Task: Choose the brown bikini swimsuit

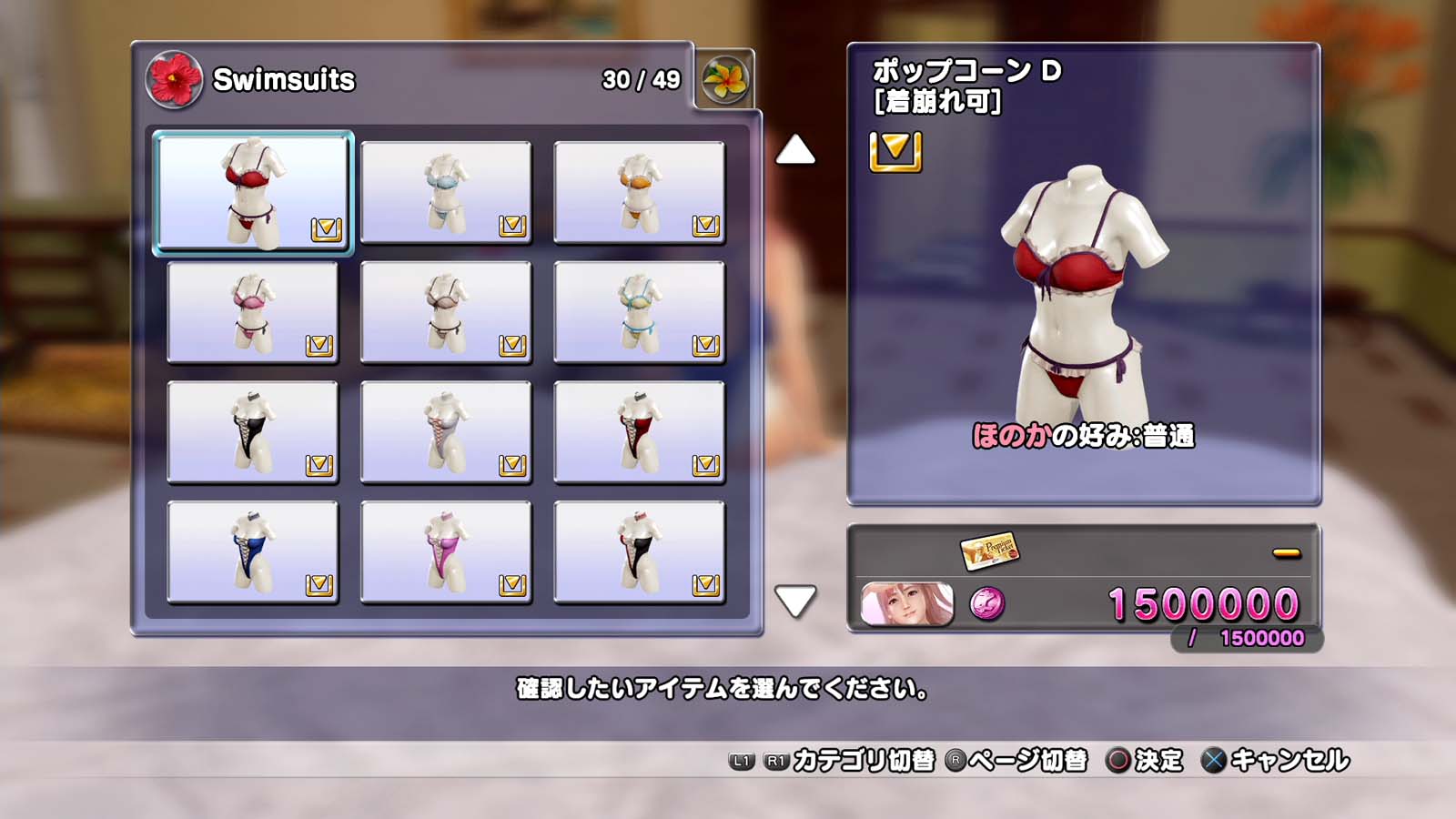Action: (446, 312)
